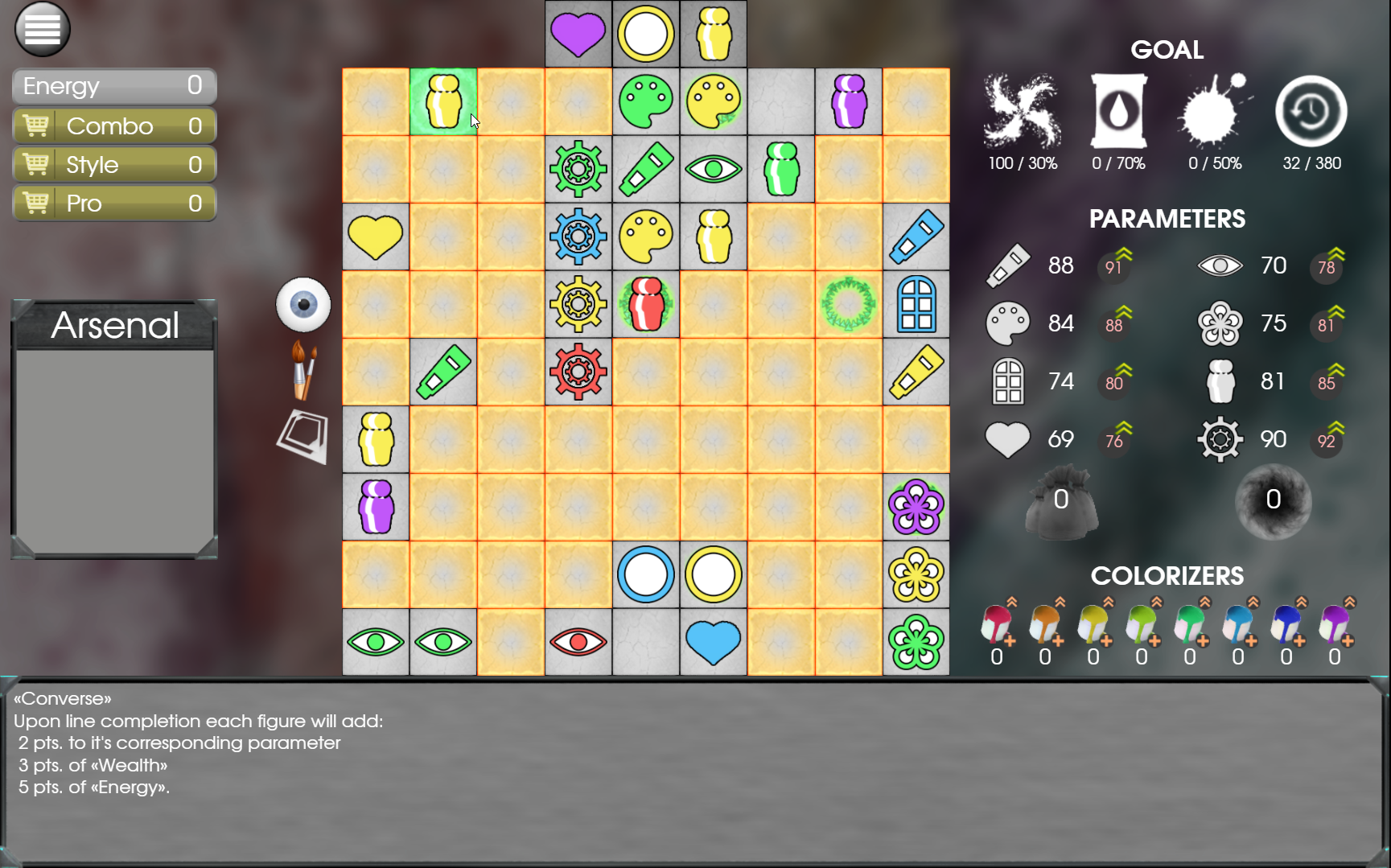Screen dimensions: 1391x868
Task: Click the Style shop button
Action: click(113, 164)
